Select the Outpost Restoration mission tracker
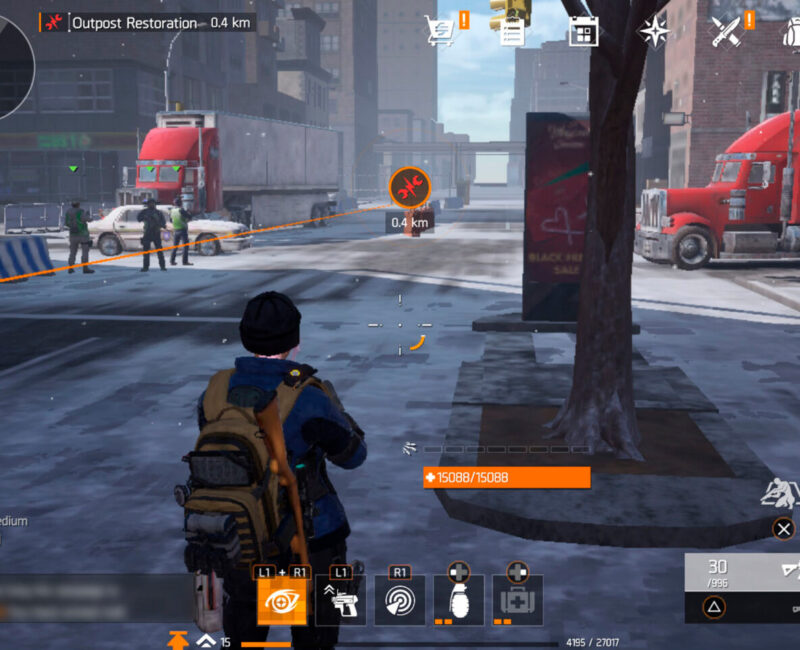This screenshot has width=800, height=650. [146, 22]
